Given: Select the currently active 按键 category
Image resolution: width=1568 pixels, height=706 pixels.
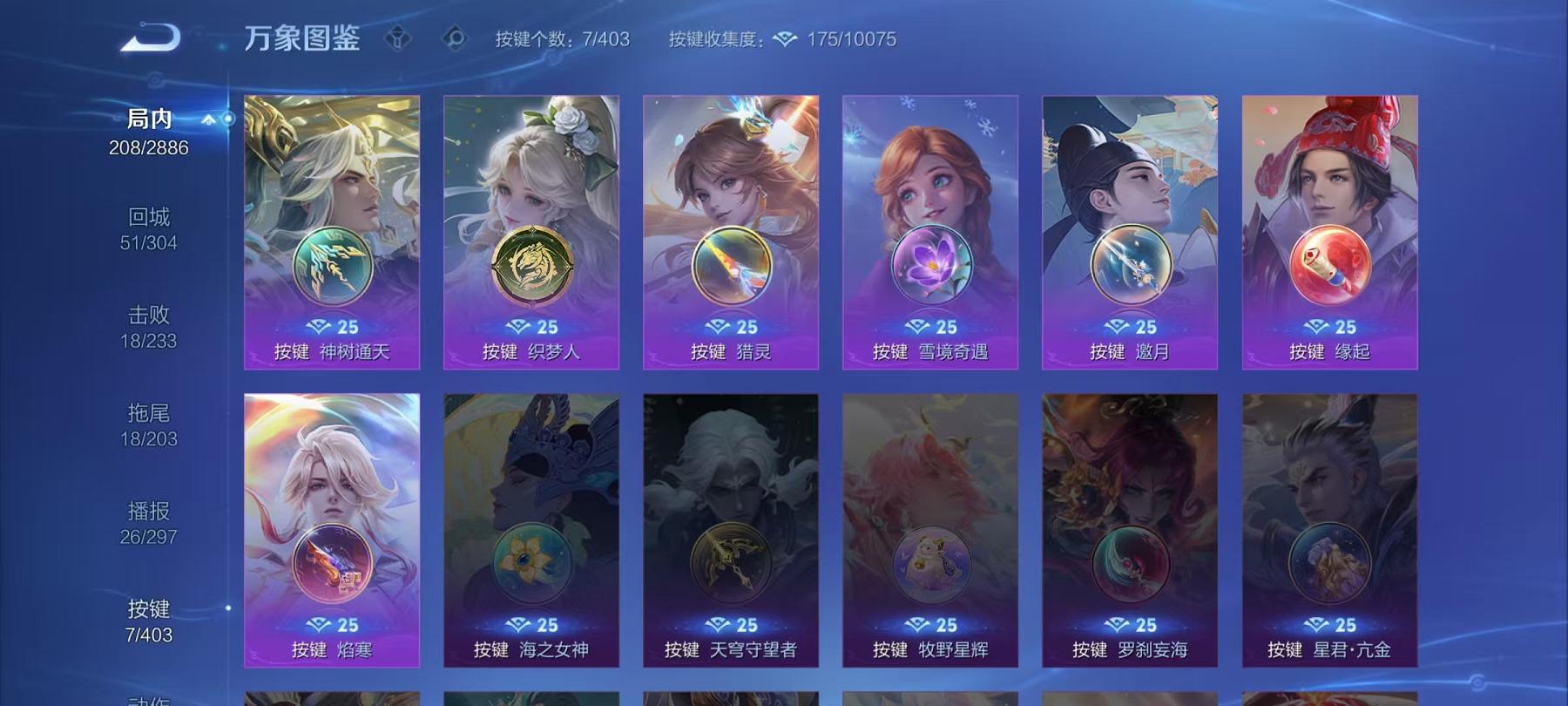Looking at the screenshot, I should [x=150, y=625].
